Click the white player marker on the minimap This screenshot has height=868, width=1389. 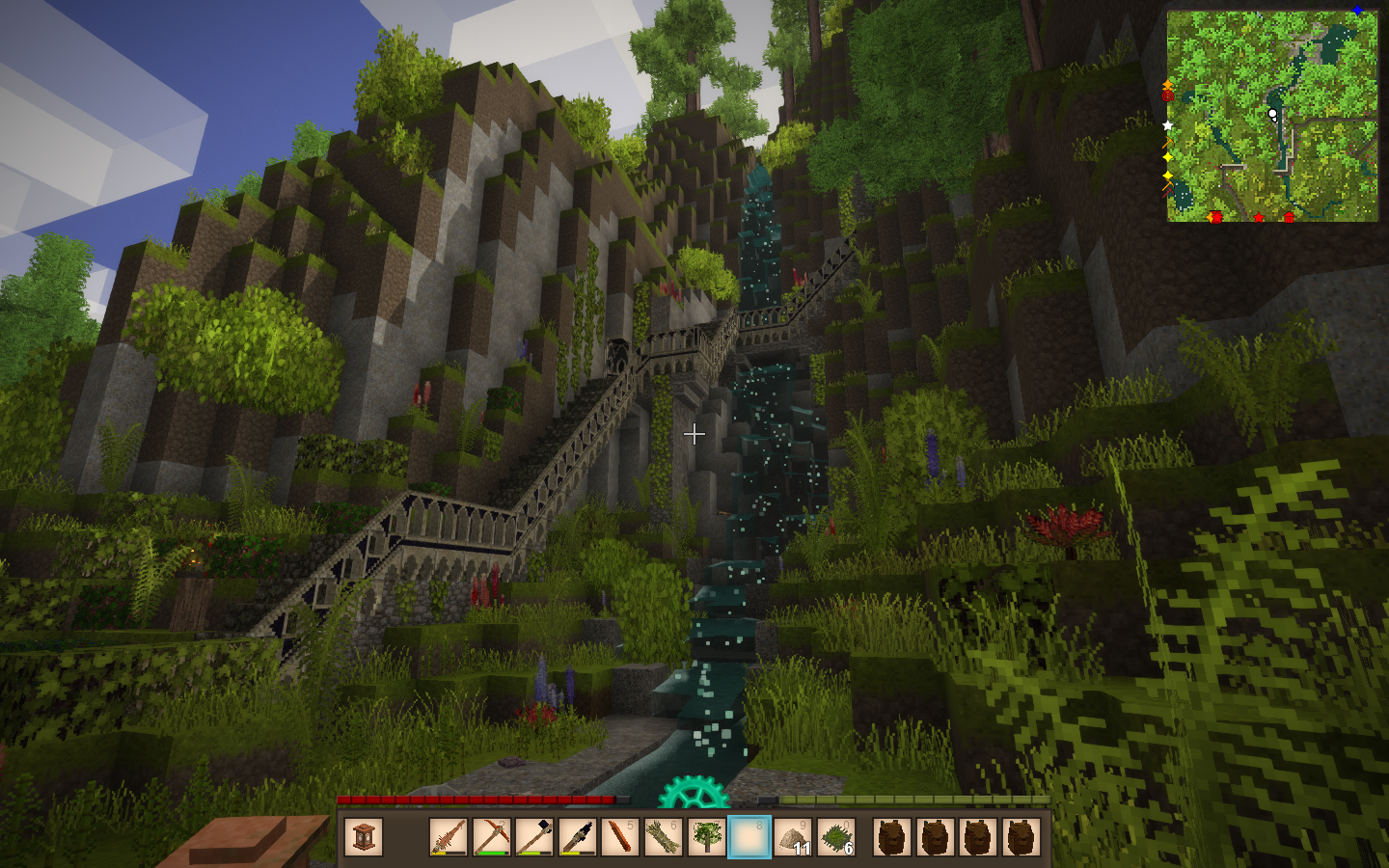click(1272, 114)
